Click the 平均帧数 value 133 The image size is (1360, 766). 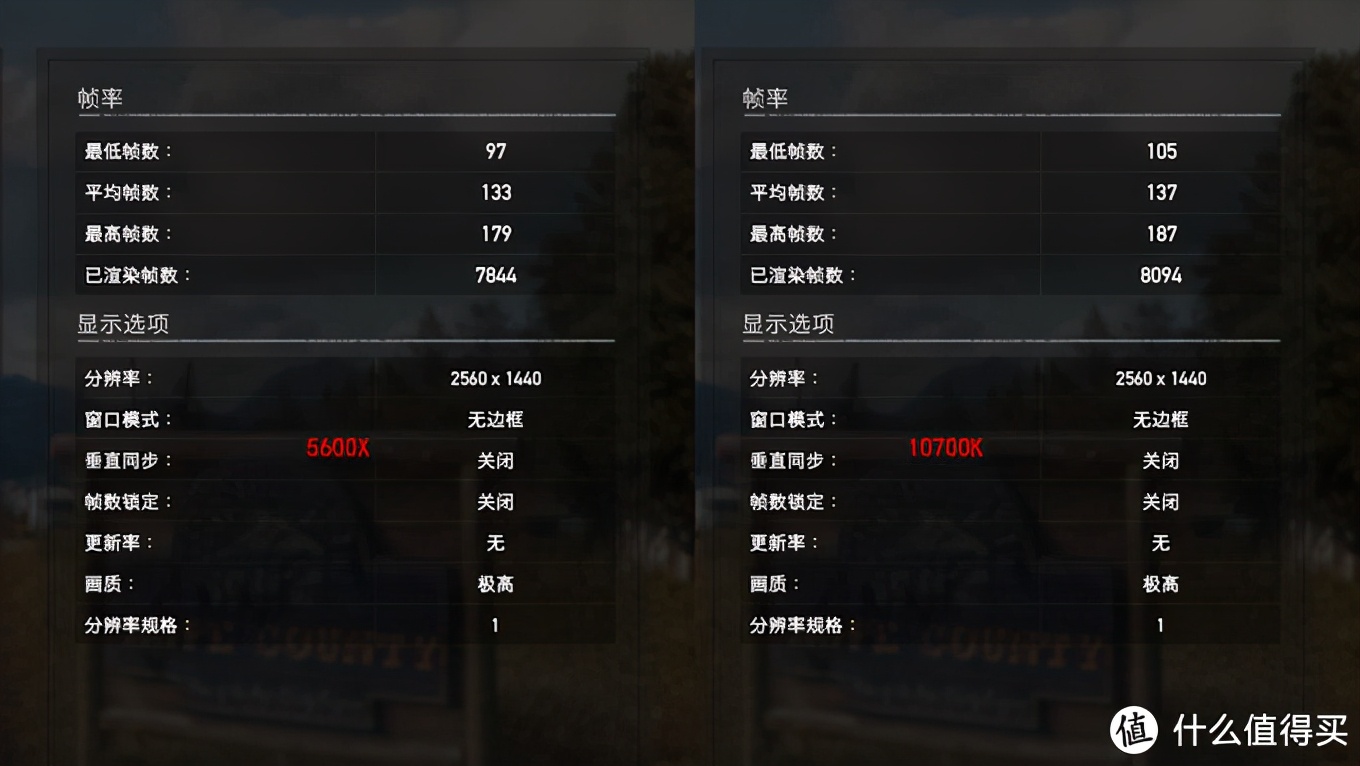pyautogui.click(x=496, y=192)
